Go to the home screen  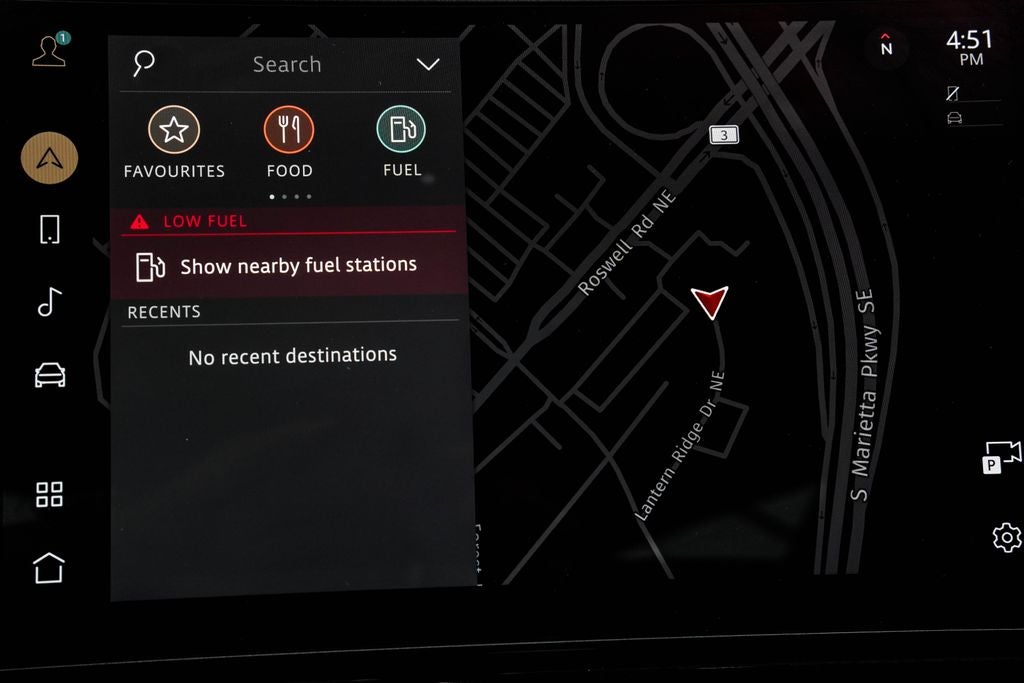[49, 567]
